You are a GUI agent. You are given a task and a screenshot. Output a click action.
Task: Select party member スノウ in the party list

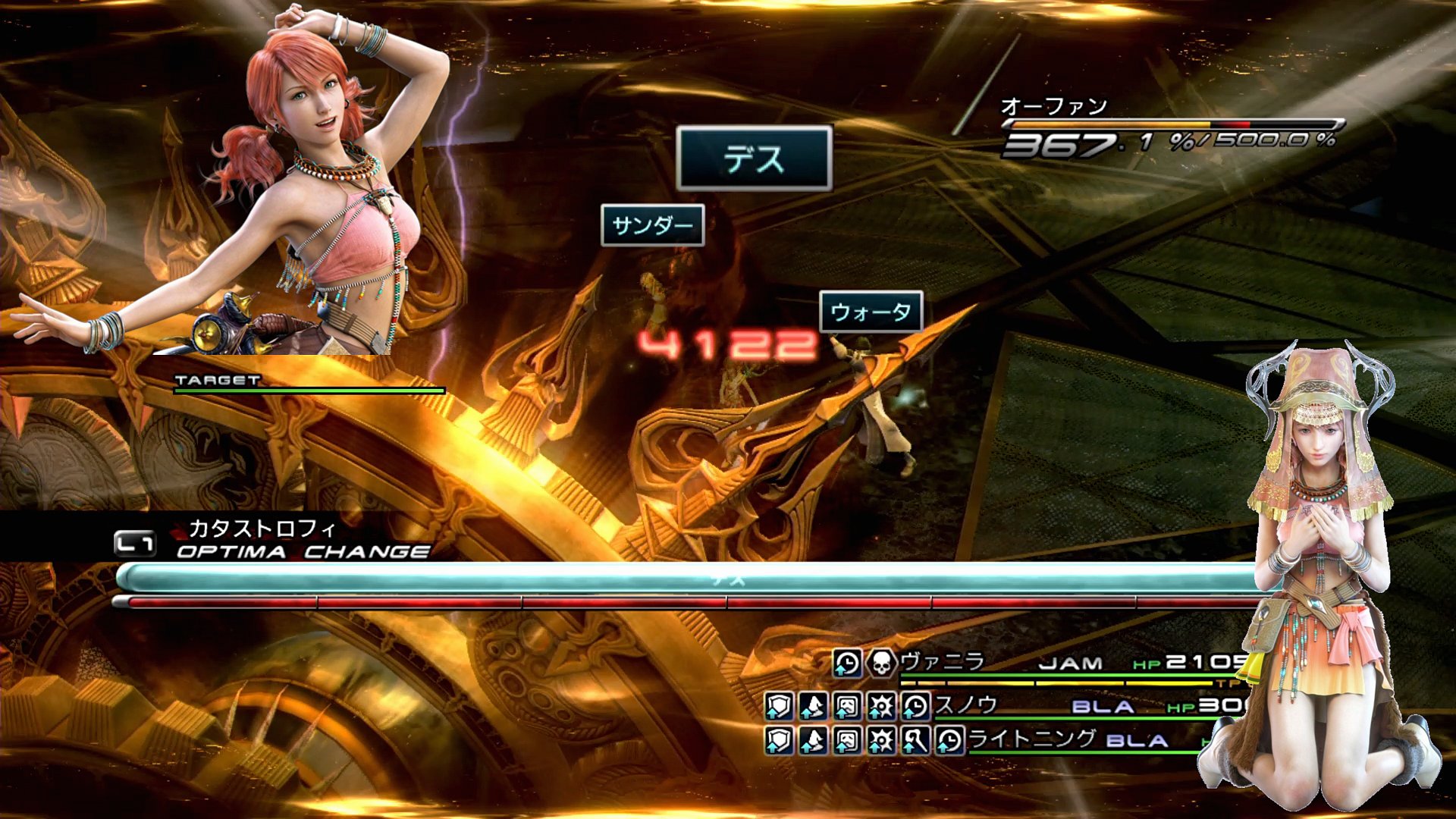965,705
